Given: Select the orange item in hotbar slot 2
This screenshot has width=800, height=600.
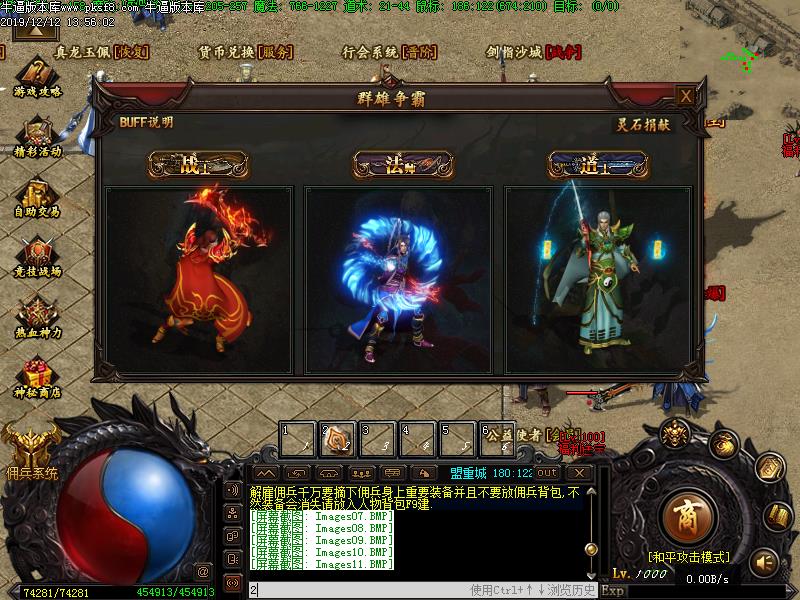Looking at the screenshot, I should [337, 438].
